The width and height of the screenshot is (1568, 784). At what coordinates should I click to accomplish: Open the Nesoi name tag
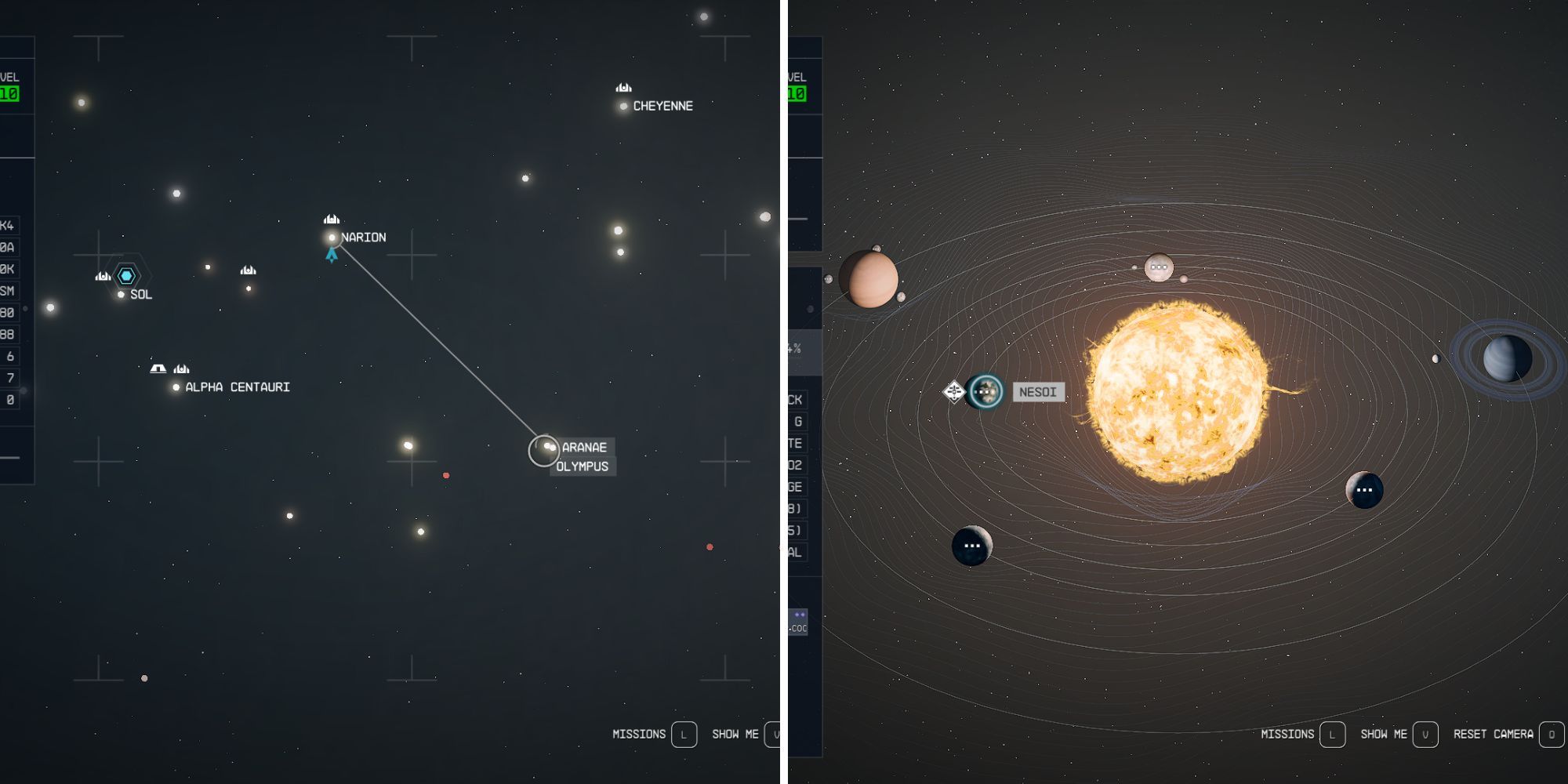(x=1039, y=392)
